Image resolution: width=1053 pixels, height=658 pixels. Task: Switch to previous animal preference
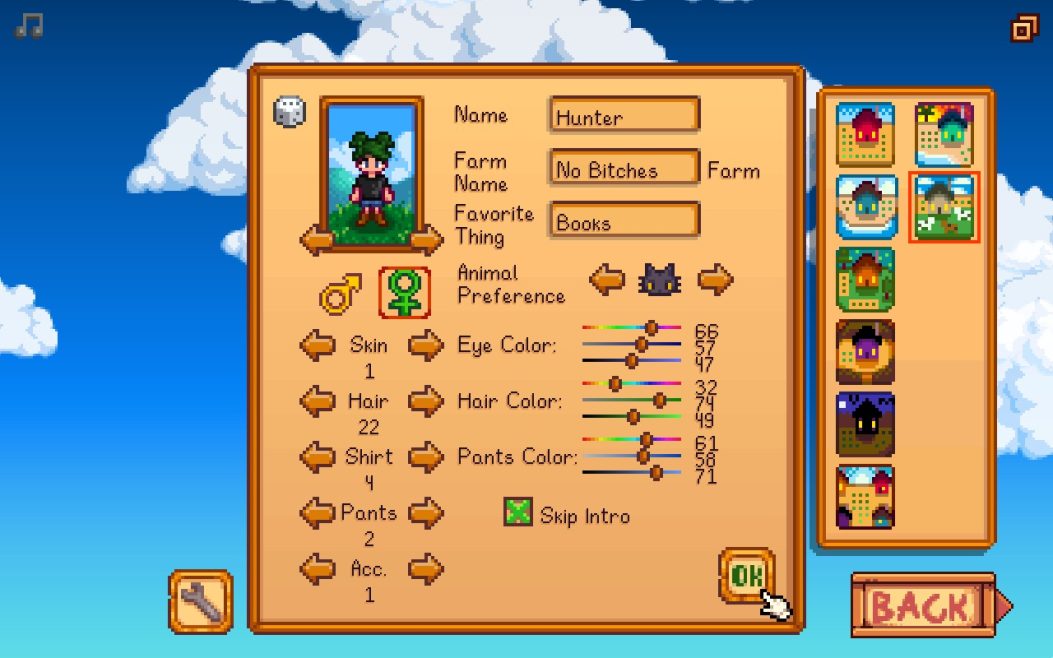[x=607, y=280]
